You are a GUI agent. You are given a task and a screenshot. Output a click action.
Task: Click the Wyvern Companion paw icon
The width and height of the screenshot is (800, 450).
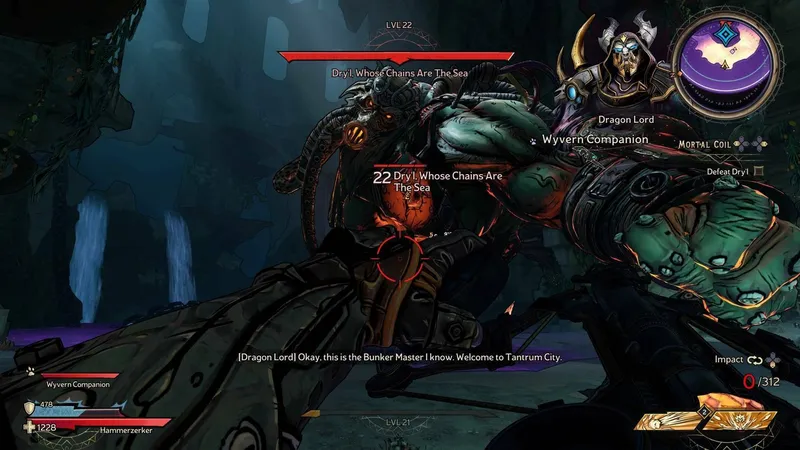point(533,140)
